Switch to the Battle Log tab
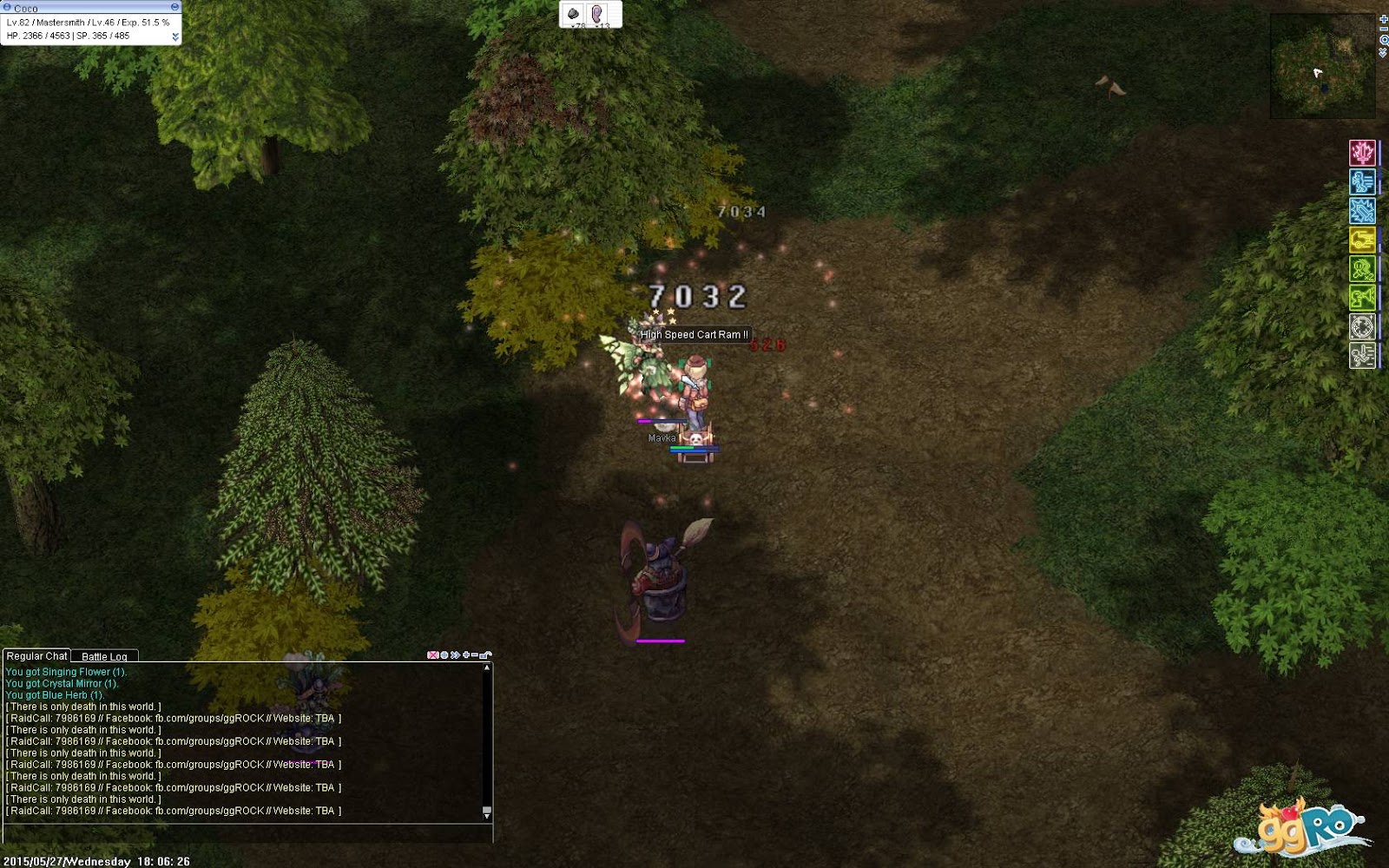The image size is (1389, 868). click(102, 657)
